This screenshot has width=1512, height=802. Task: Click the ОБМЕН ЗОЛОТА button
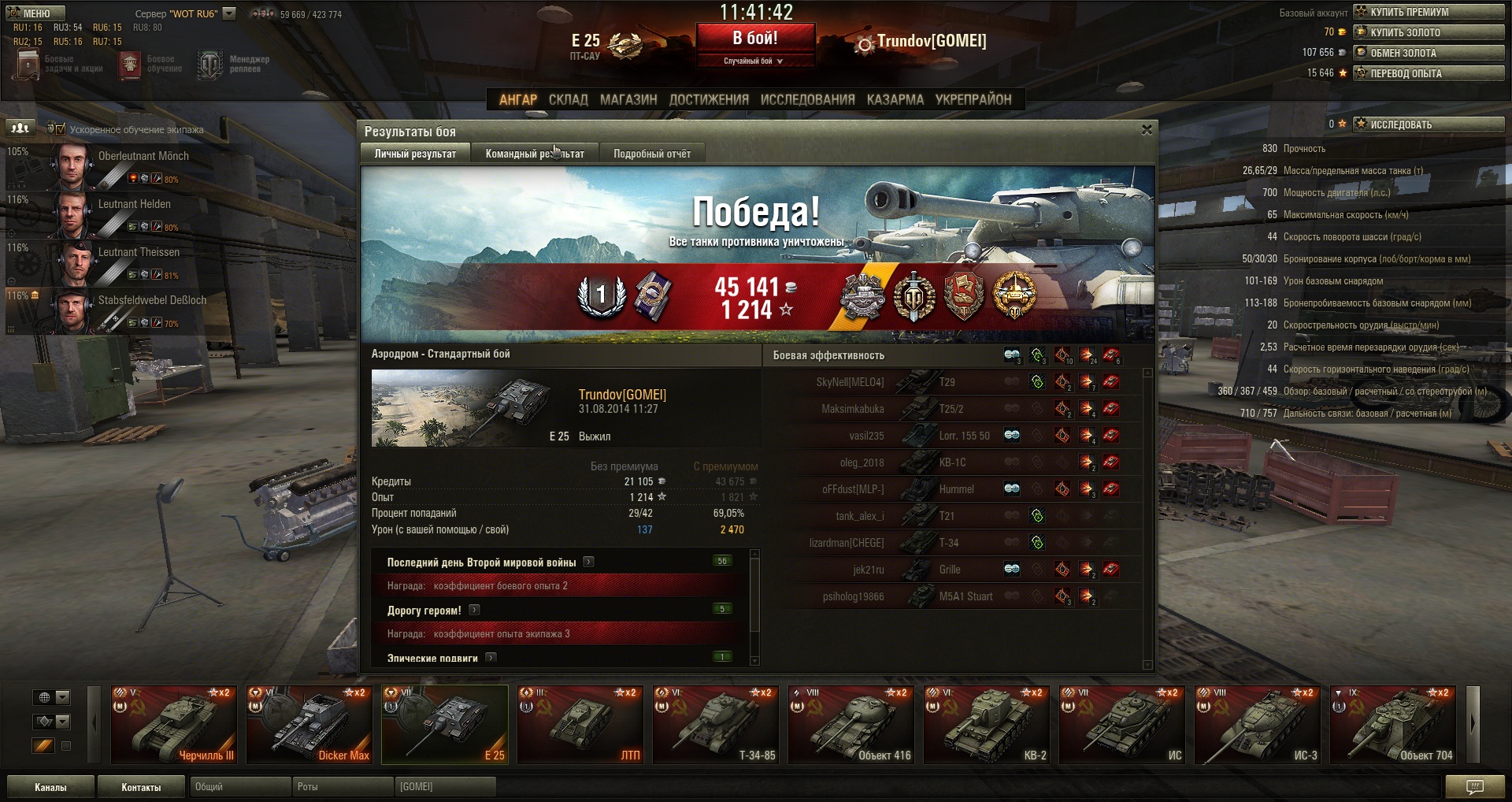click(1428, 53)
